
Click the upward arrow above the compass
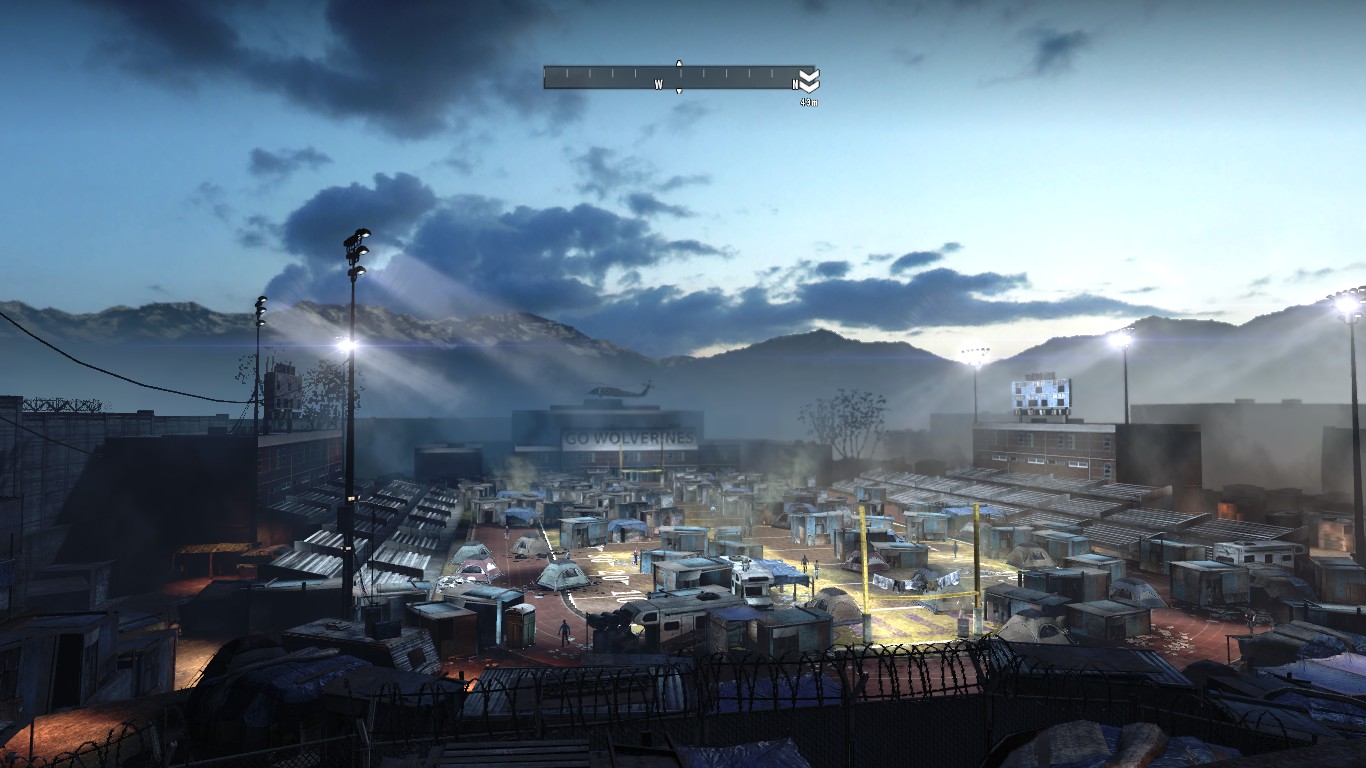coord(679,63)
